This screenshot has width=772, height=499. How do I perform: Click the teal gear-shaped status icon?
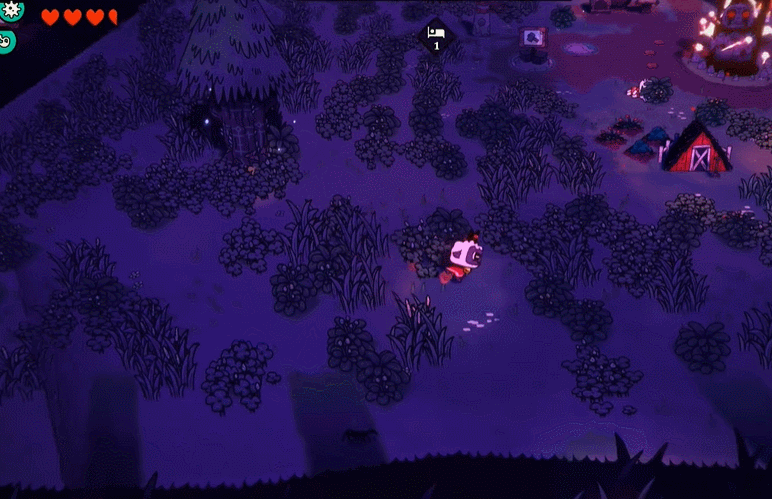coord(10,9)
